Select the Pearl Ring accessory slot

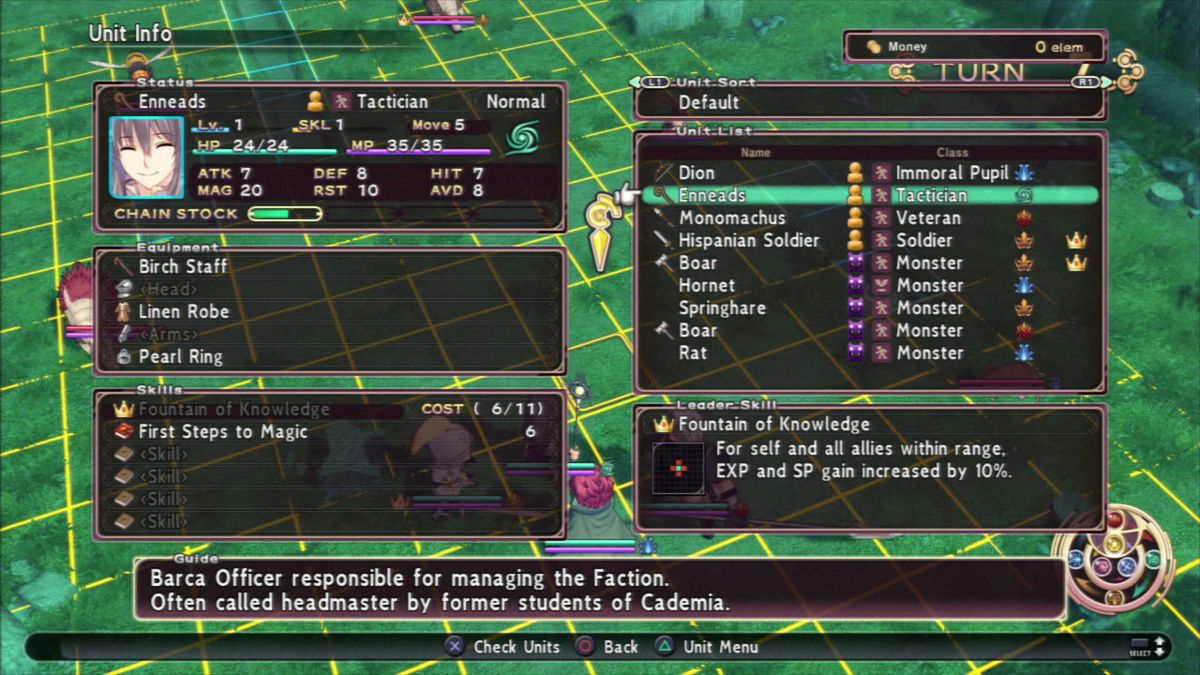[x=180, y=356]
